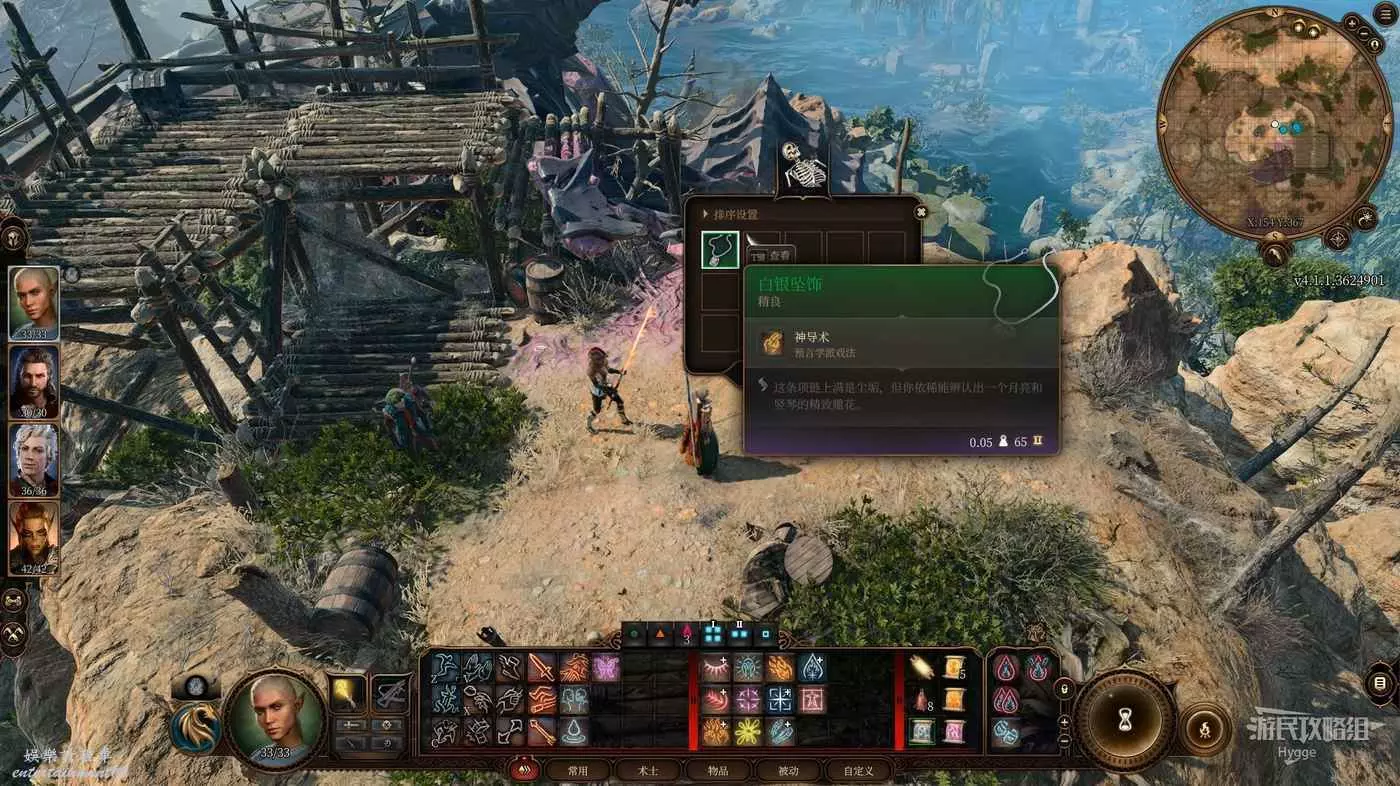Show the 被动 hotbar tab
This screenshot has width=1400, height=786.
pyautogui.click(x=788, y=771)
